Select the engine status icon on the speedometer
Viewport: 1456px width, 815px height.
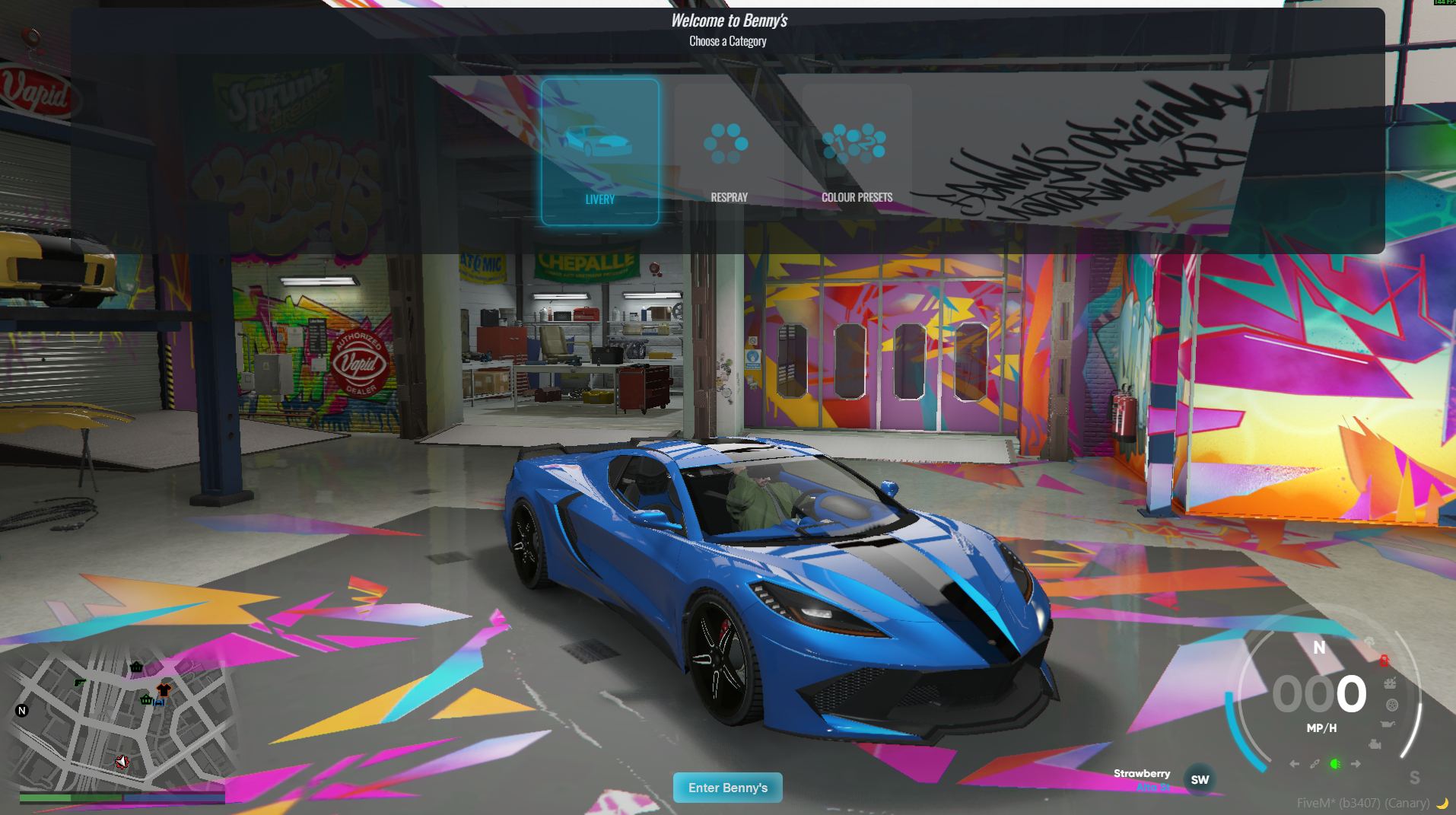(x=1375, y=744)
